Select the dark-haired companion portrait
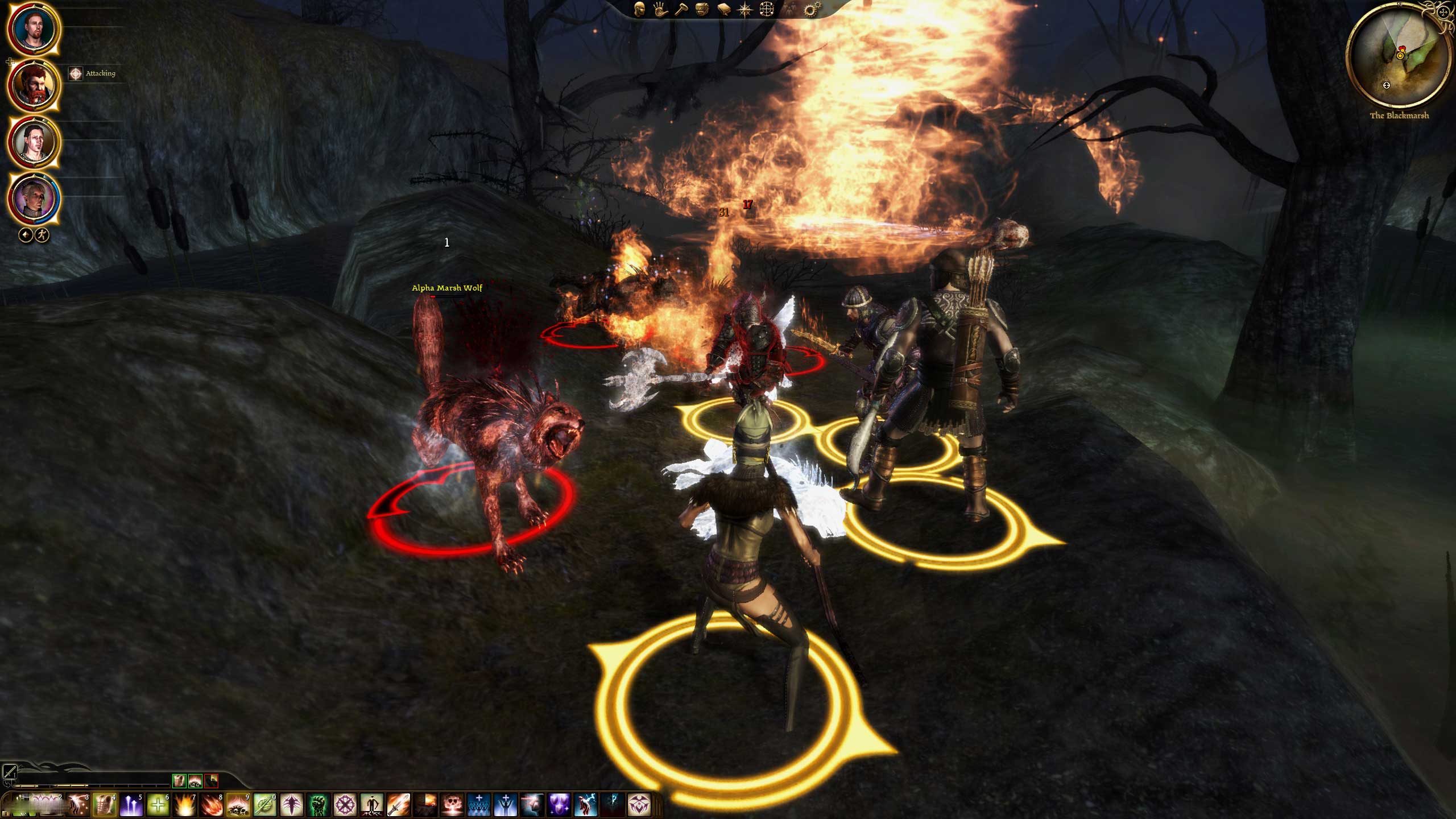 [x=34, y=142]
